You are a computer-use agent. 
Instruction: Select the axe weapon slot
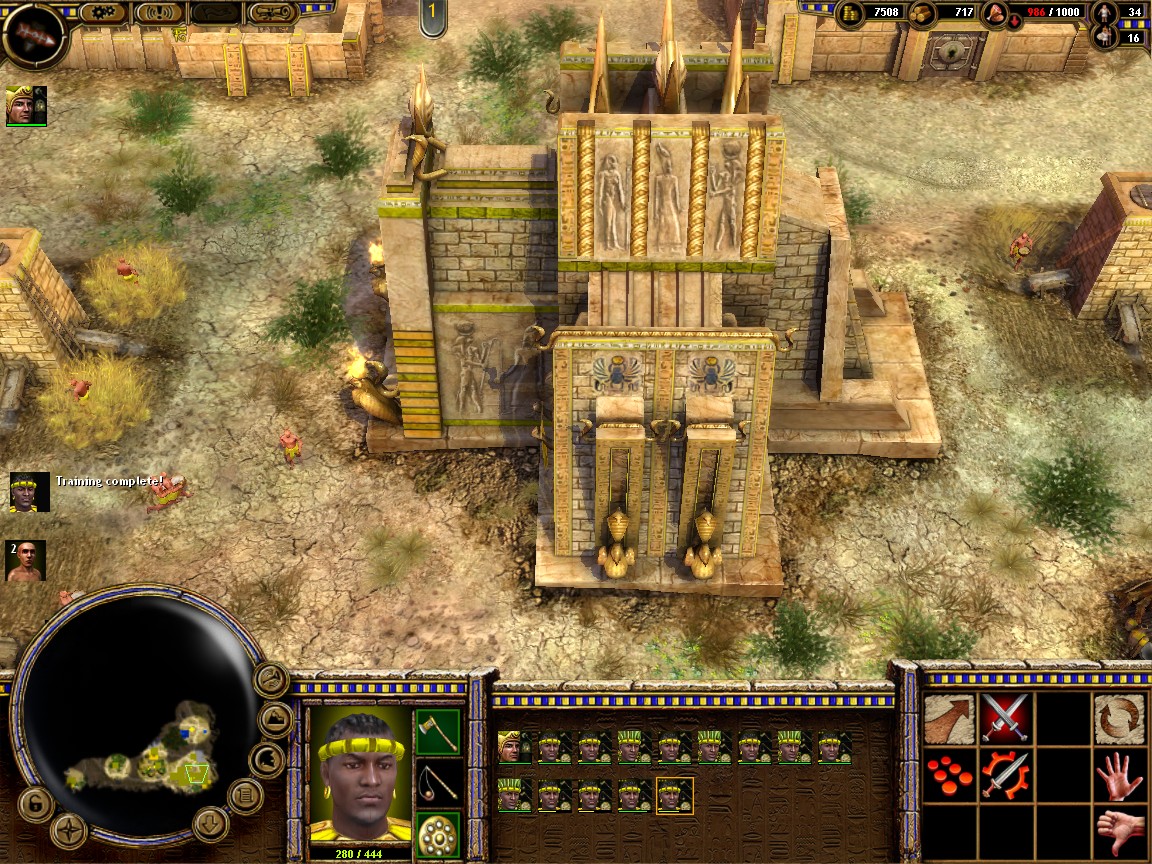[x=438, y=731]
